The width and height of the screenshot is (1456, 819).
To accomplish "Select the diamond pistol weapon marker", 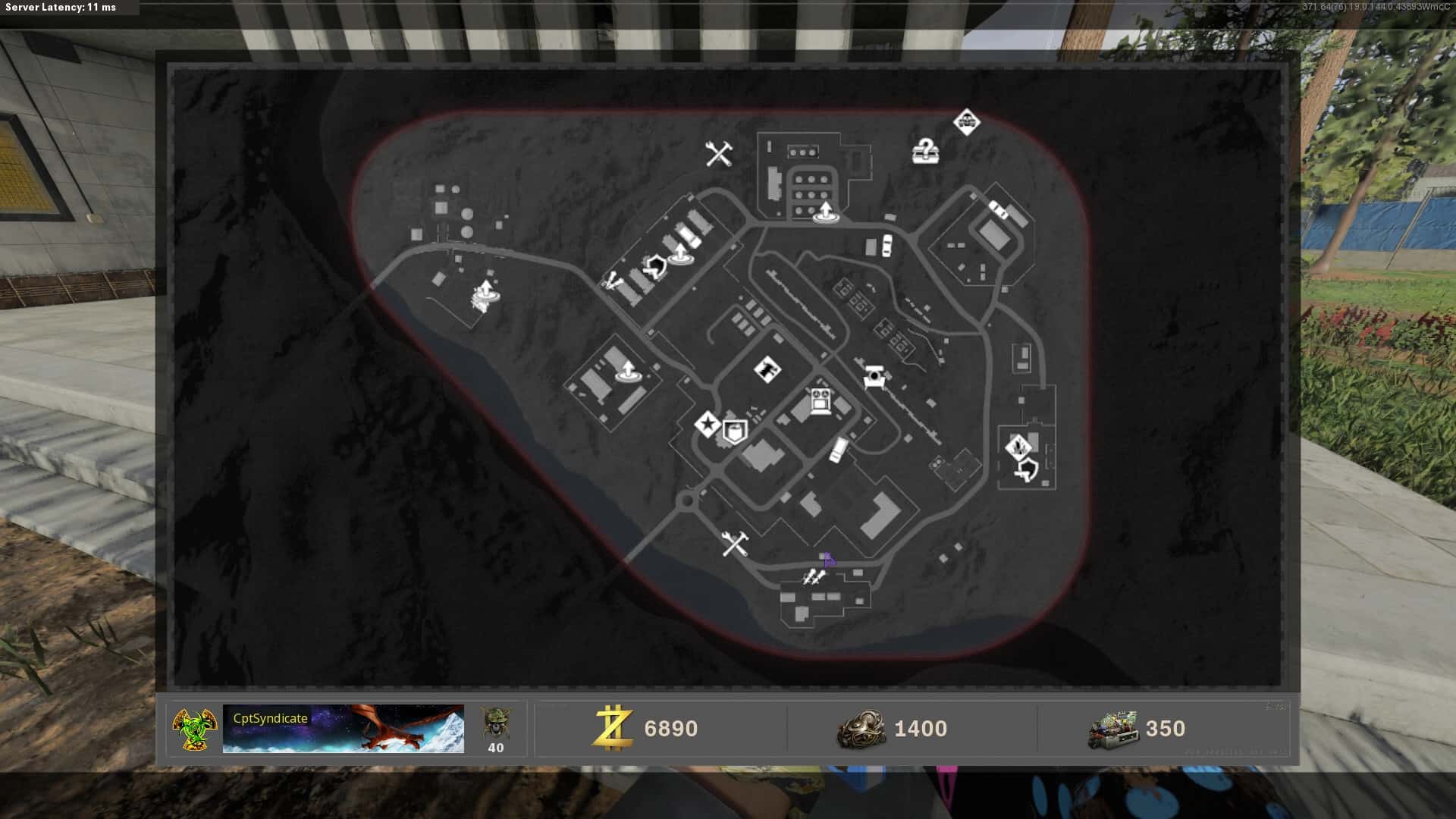I will click(767, 370).
